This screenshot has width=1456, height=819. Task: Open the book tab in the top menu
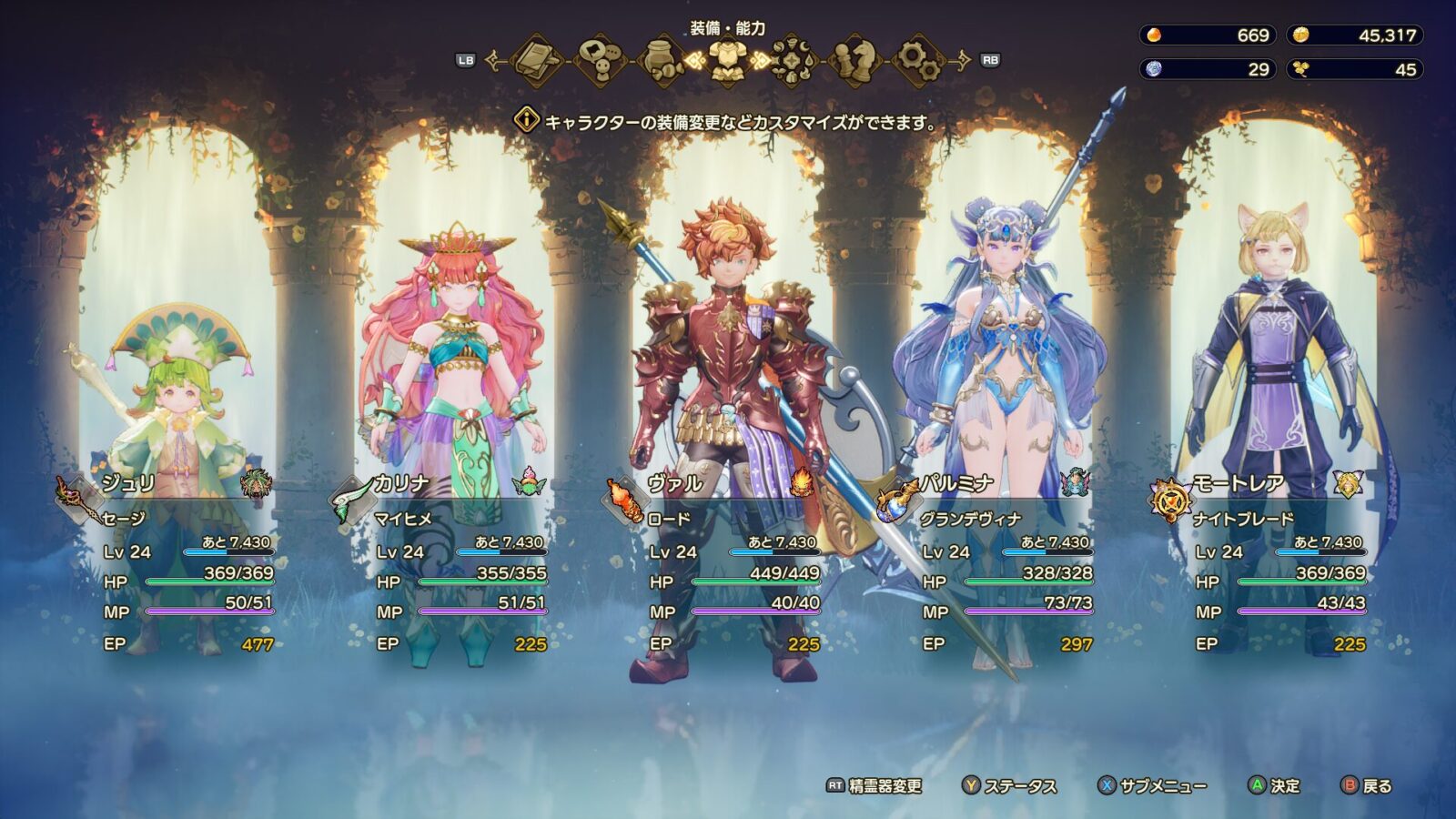click(541, 61)
